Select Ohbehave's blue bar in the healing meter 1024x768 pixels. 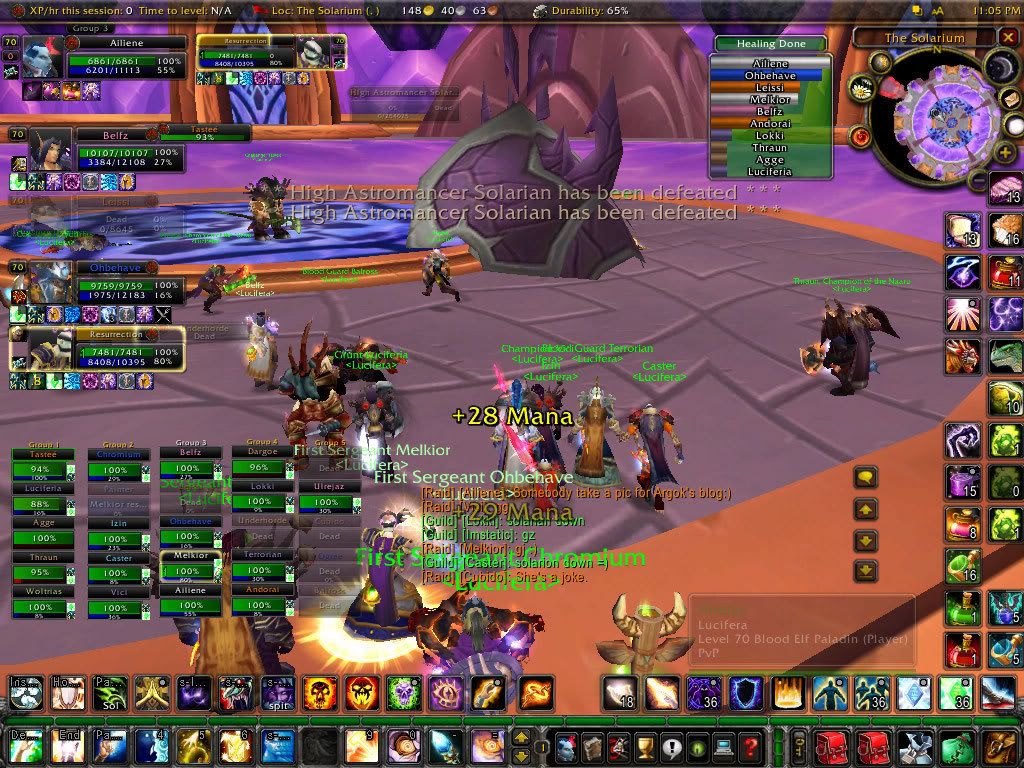point(768,75)
